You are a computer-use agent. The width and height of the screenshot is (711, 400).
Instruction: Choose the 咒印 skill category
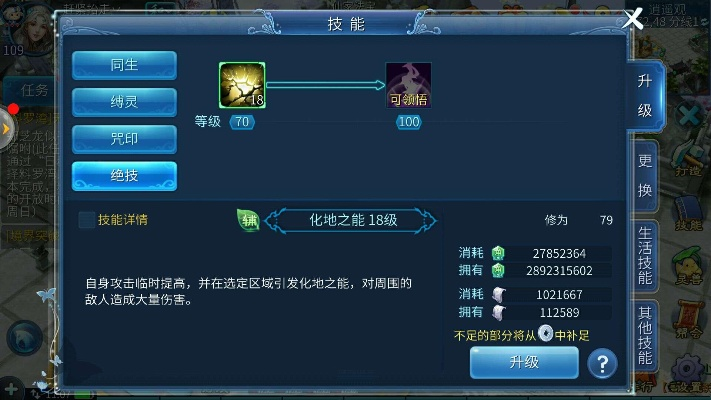pos(124,139)
